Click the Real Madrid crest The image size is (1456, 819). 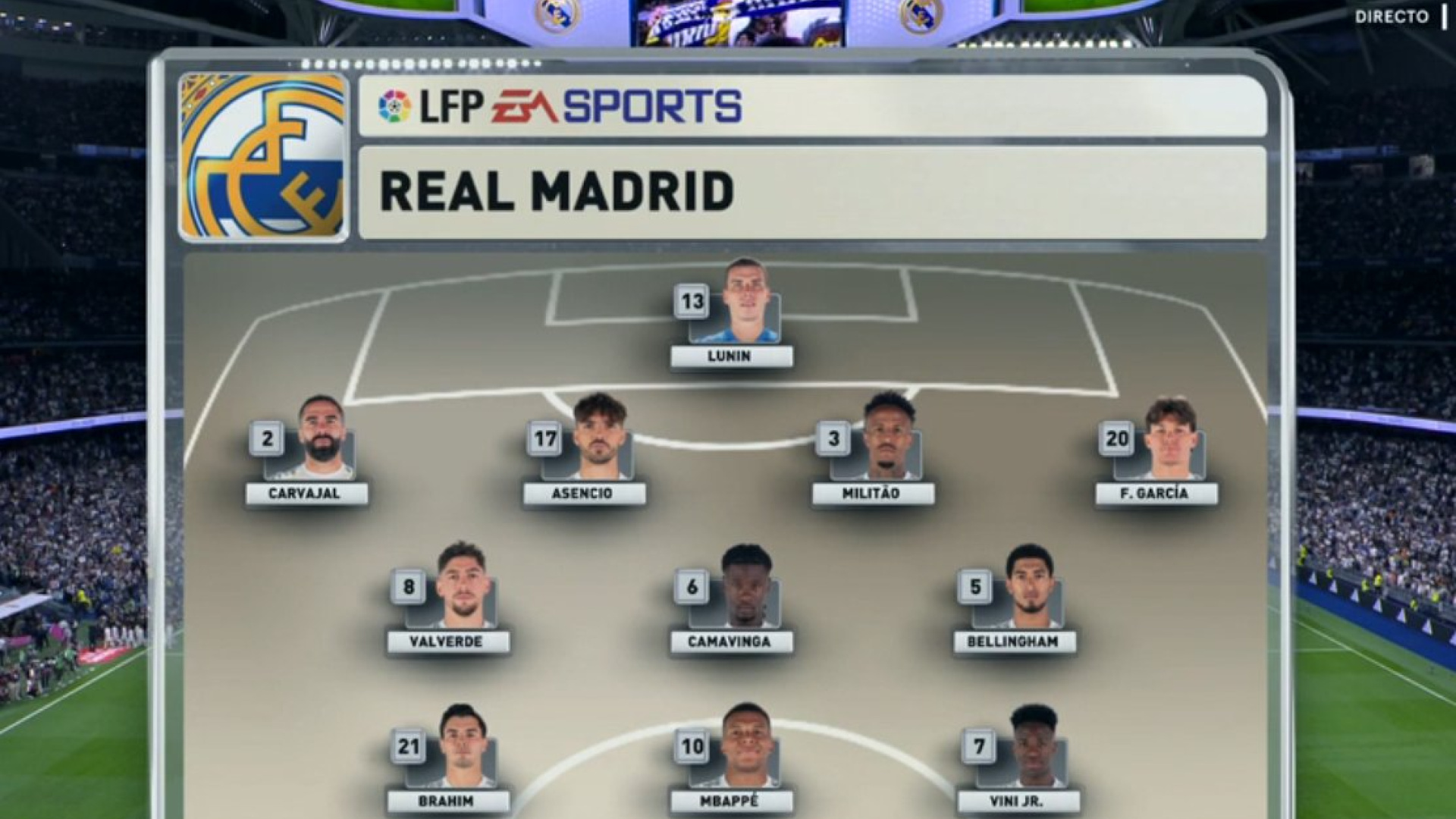[263, 157]
